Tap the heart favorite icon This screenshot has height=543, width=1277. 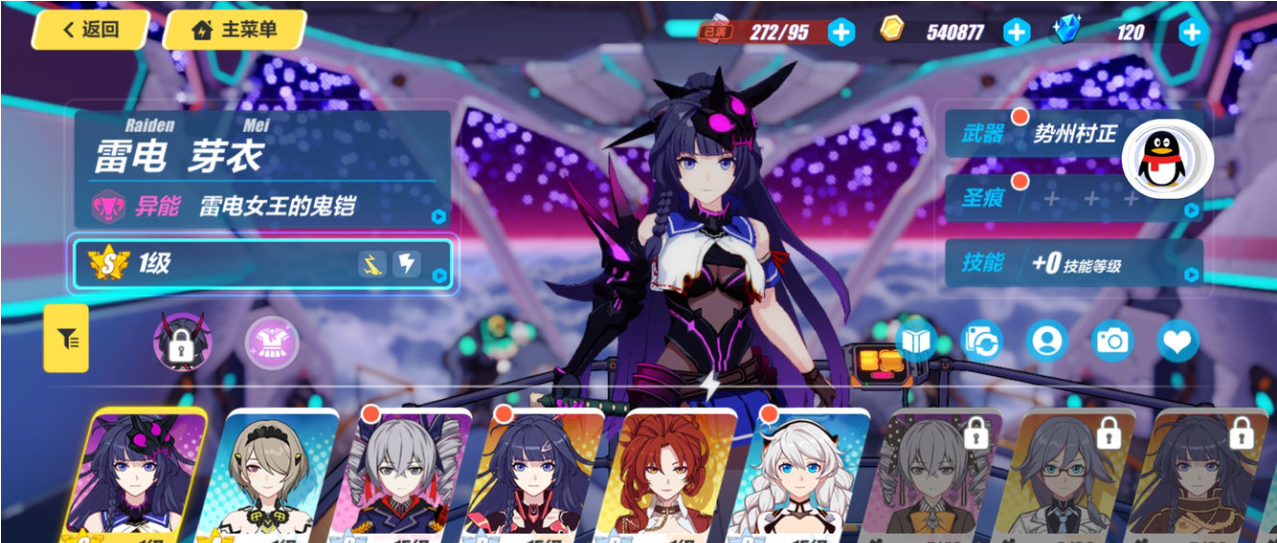click(1177, 341)
